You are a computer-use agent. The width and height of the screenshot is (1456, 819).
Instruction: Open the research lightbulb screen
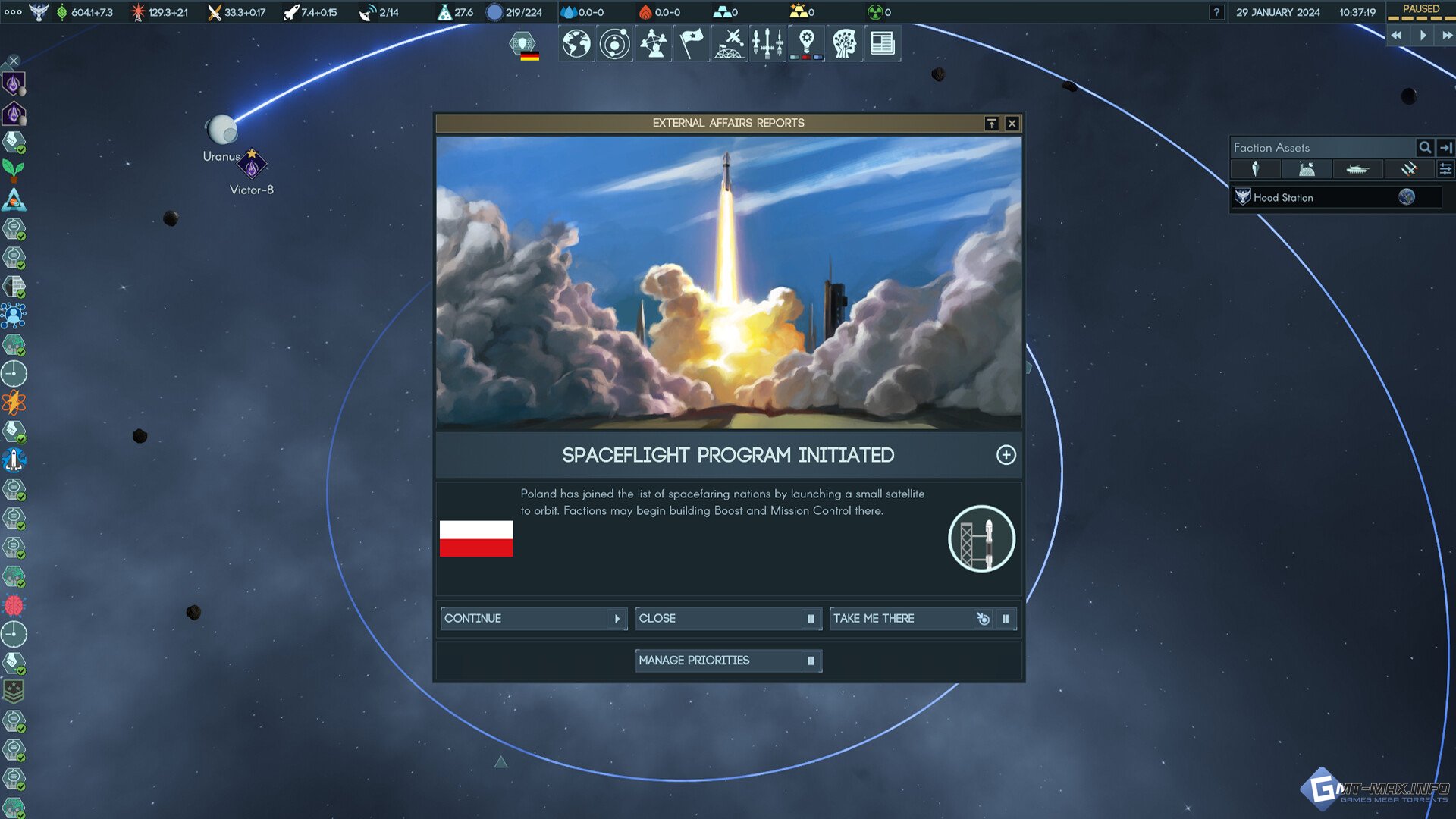[806, 43]
